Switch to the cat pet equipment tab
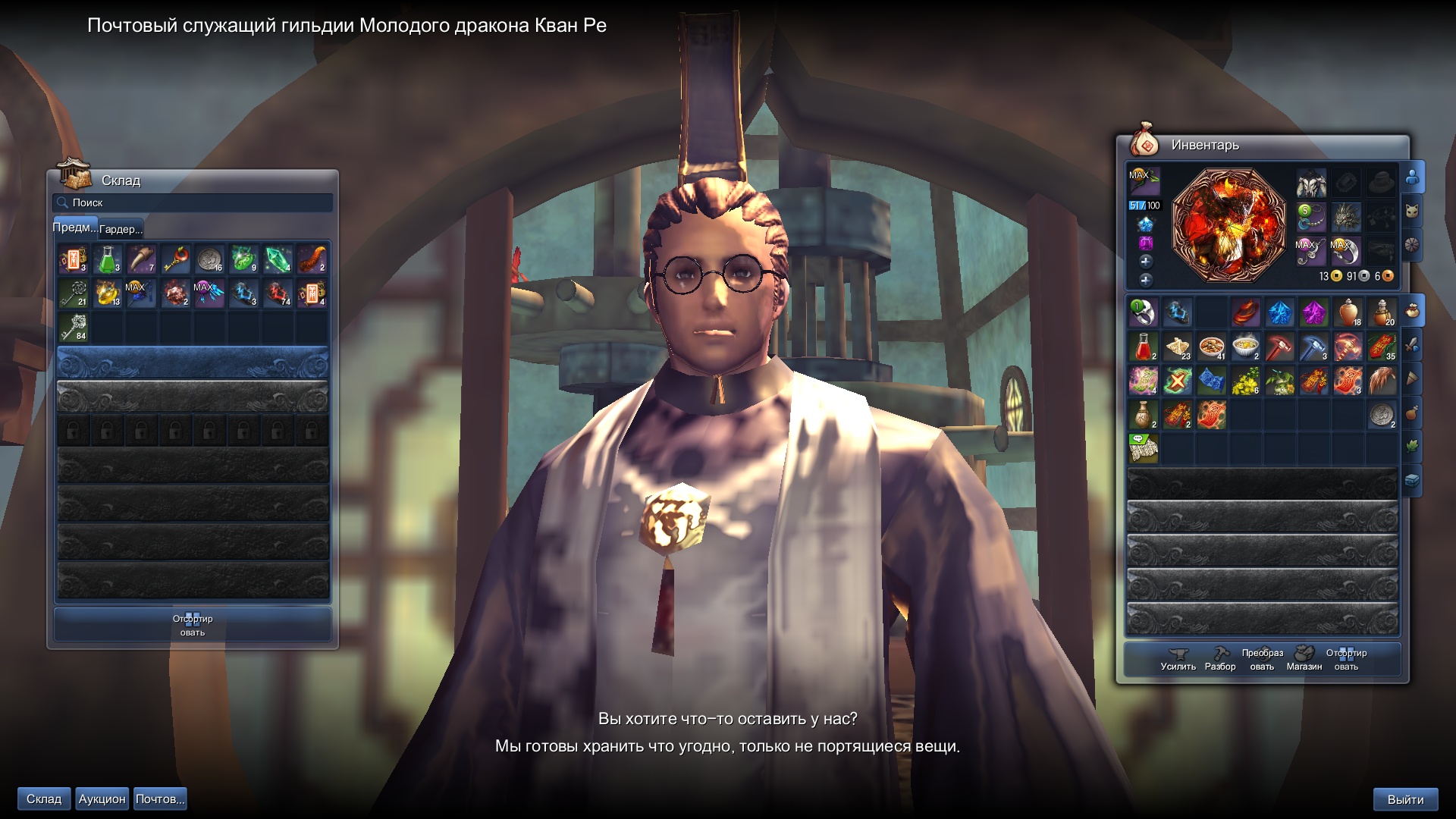The height and width of the screenshot is (819, 1456). (x=1412, y=212)
